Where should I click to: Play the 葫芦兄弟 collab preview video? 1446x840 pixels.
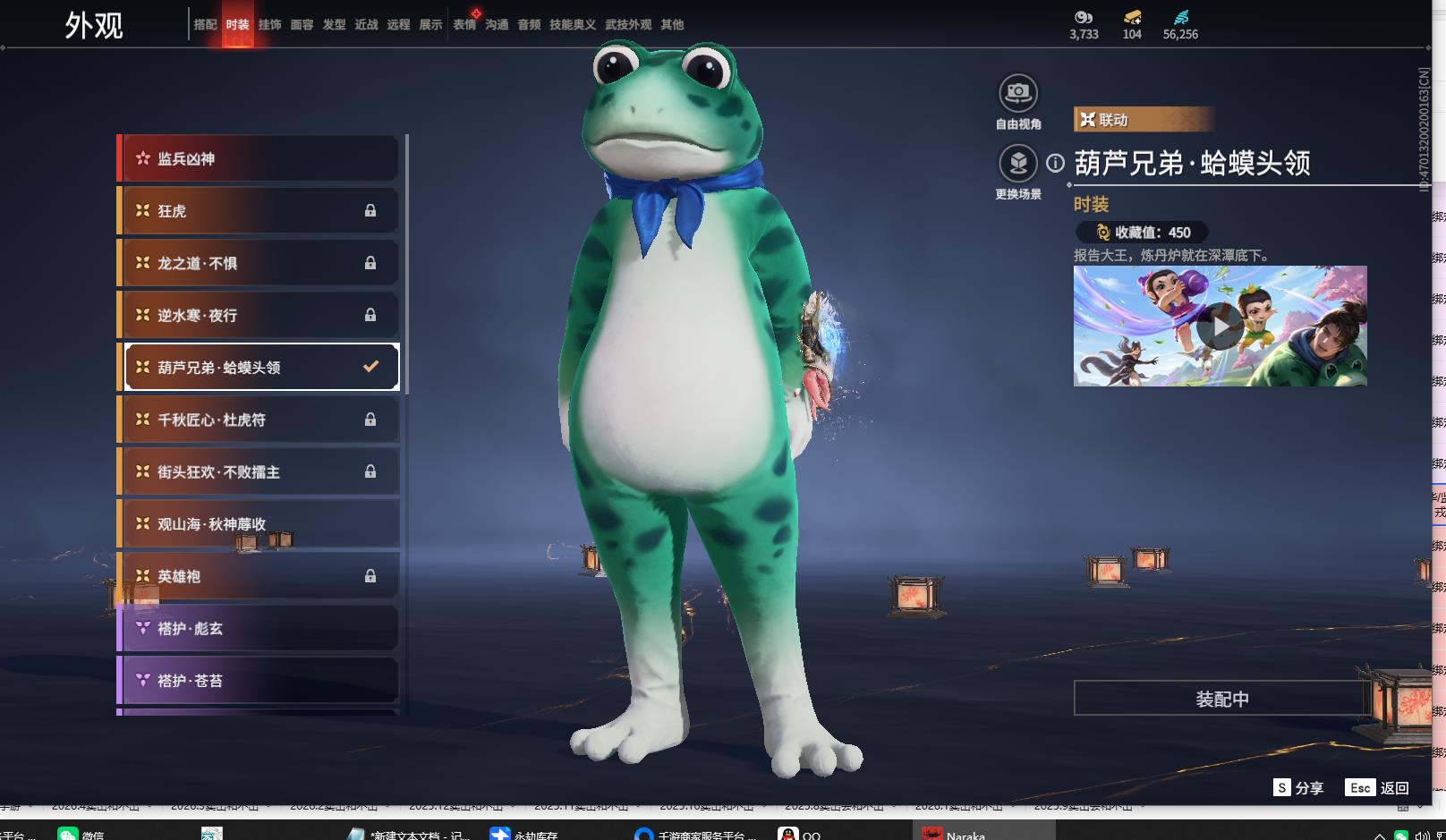pos(1220,327)
